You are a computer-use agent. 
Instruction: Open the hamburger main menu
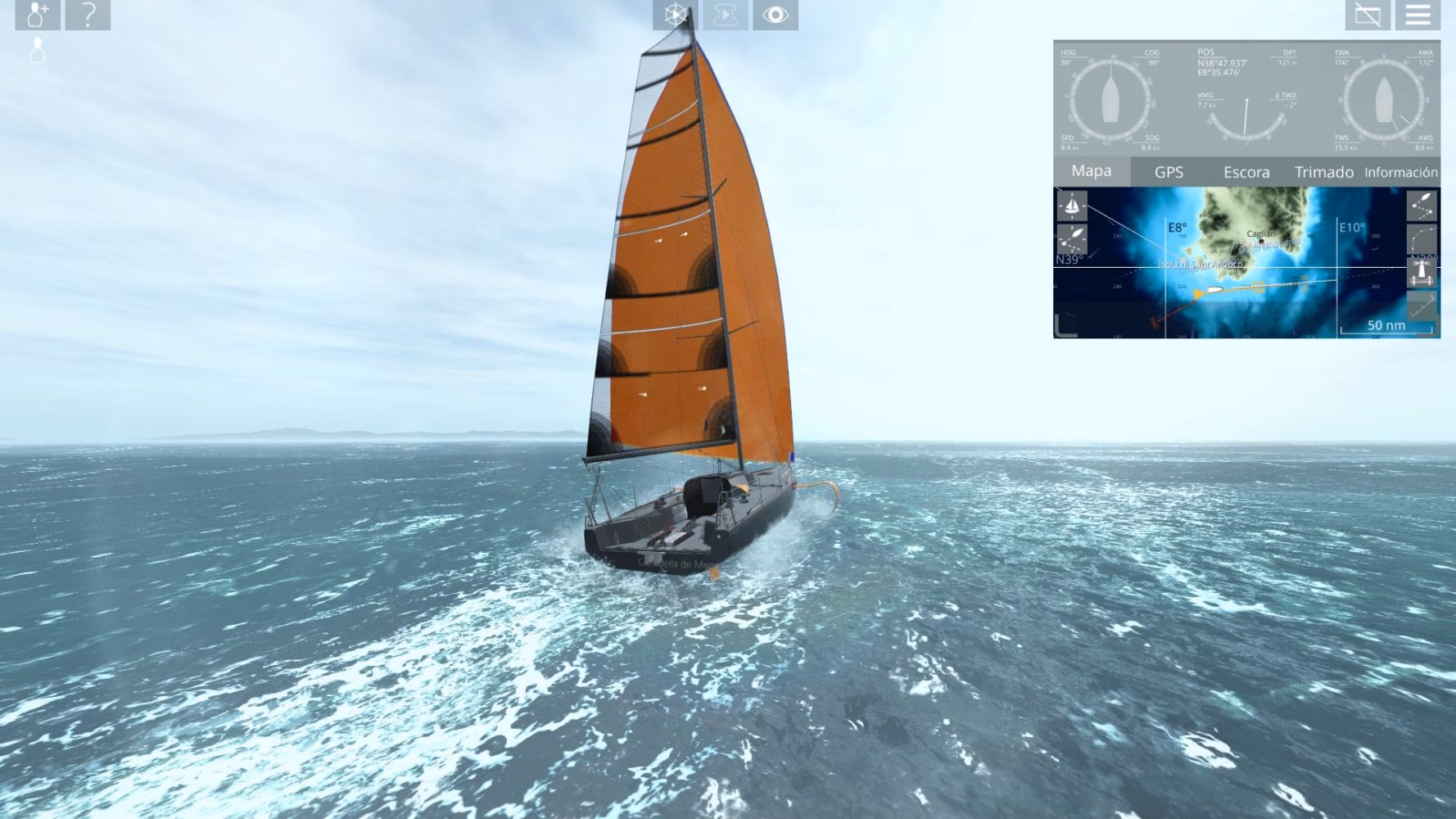[x=1418, y=15]
